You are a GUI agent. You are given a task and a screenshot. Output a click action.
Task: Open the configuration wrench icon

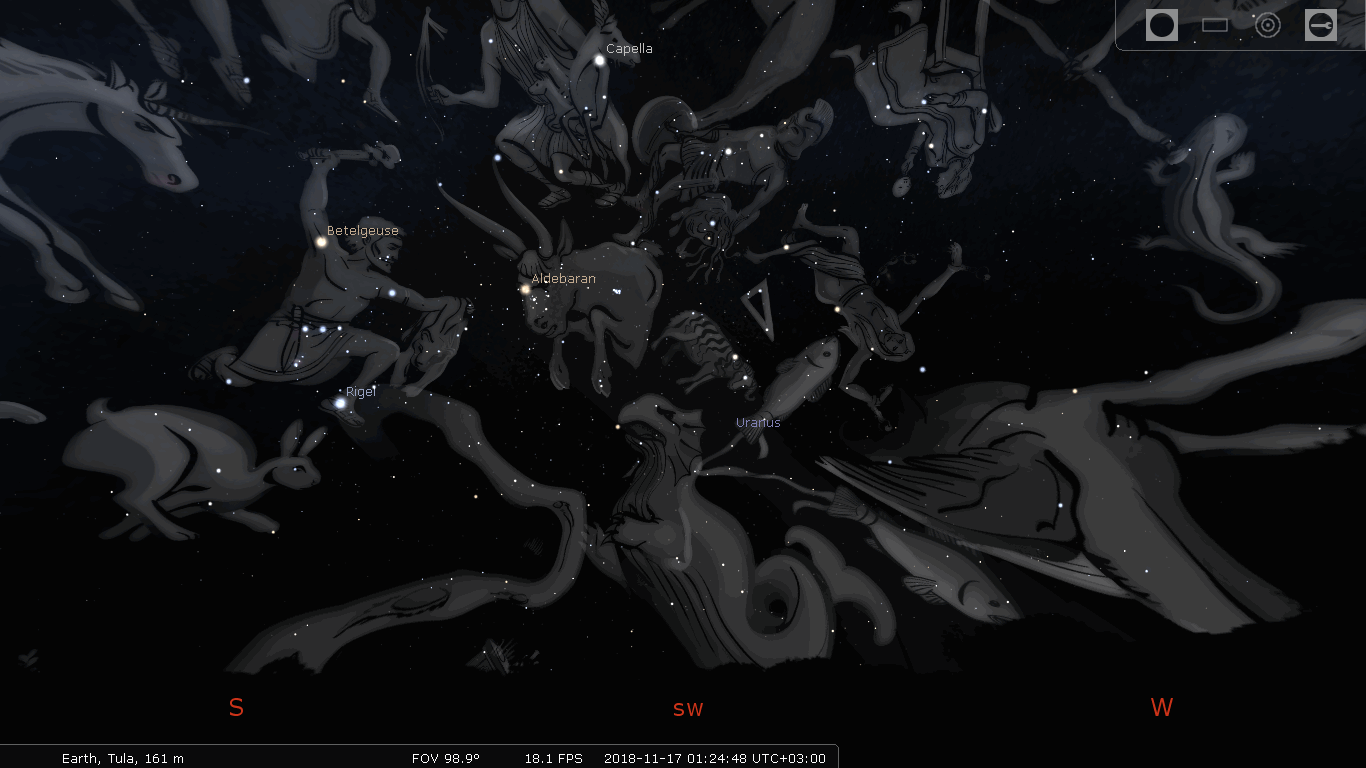point(1321,24)
